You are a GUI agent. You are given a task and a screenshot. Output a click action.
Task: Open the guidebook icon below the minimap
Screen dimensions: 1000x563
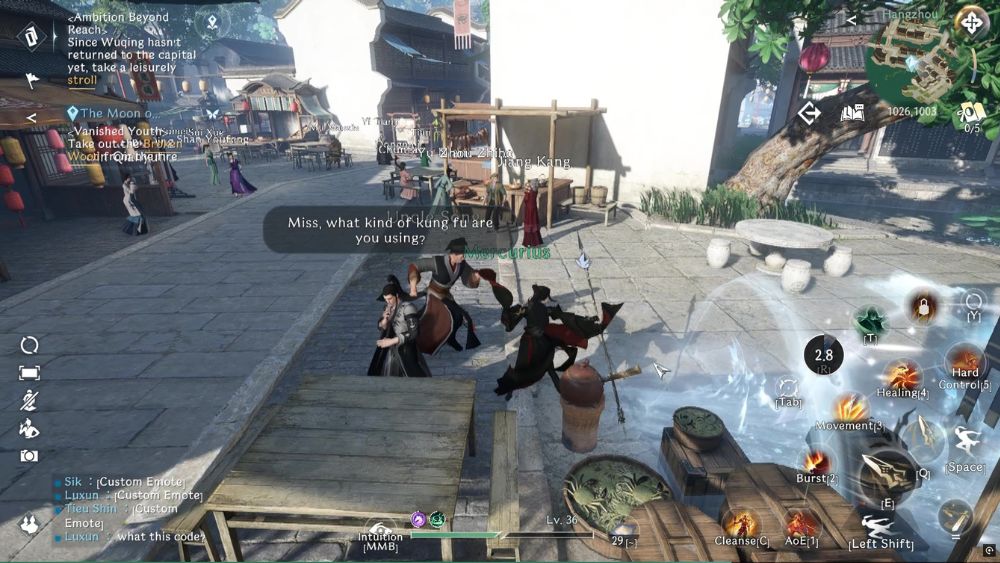[852, 113]
